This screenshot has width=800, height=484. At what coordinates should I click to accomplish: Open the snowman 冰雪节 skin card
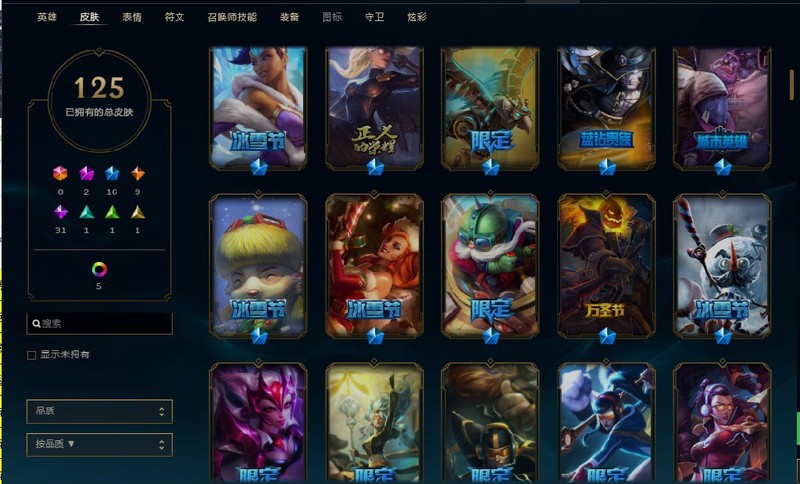(722, 265)
